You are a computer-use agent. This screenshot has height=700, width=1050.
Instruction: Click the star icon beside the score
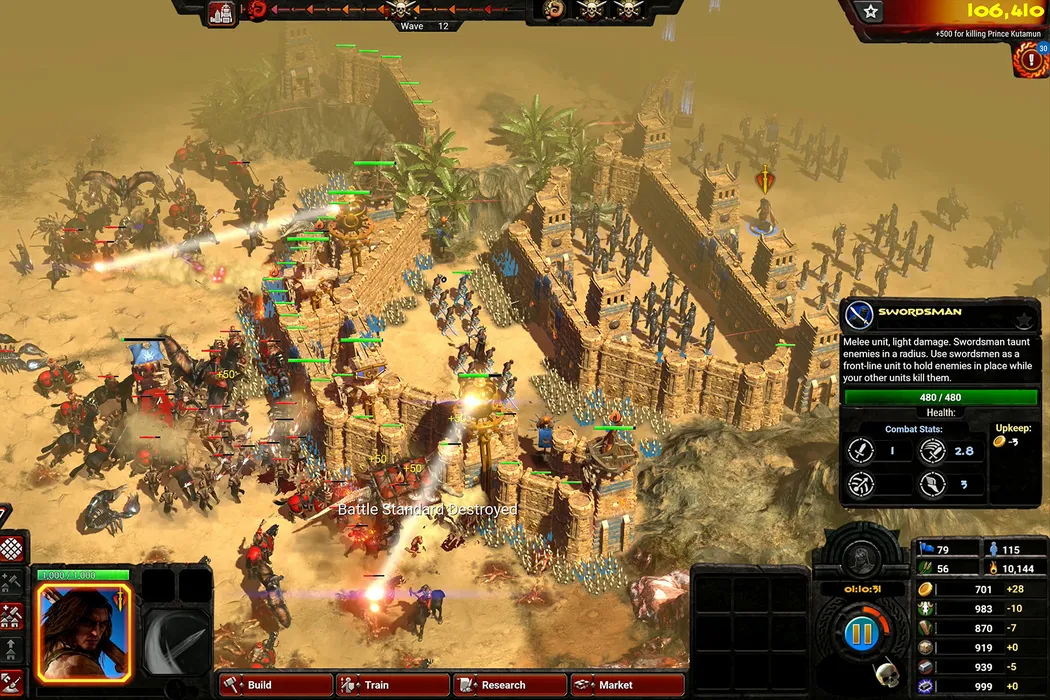point(871,12)
